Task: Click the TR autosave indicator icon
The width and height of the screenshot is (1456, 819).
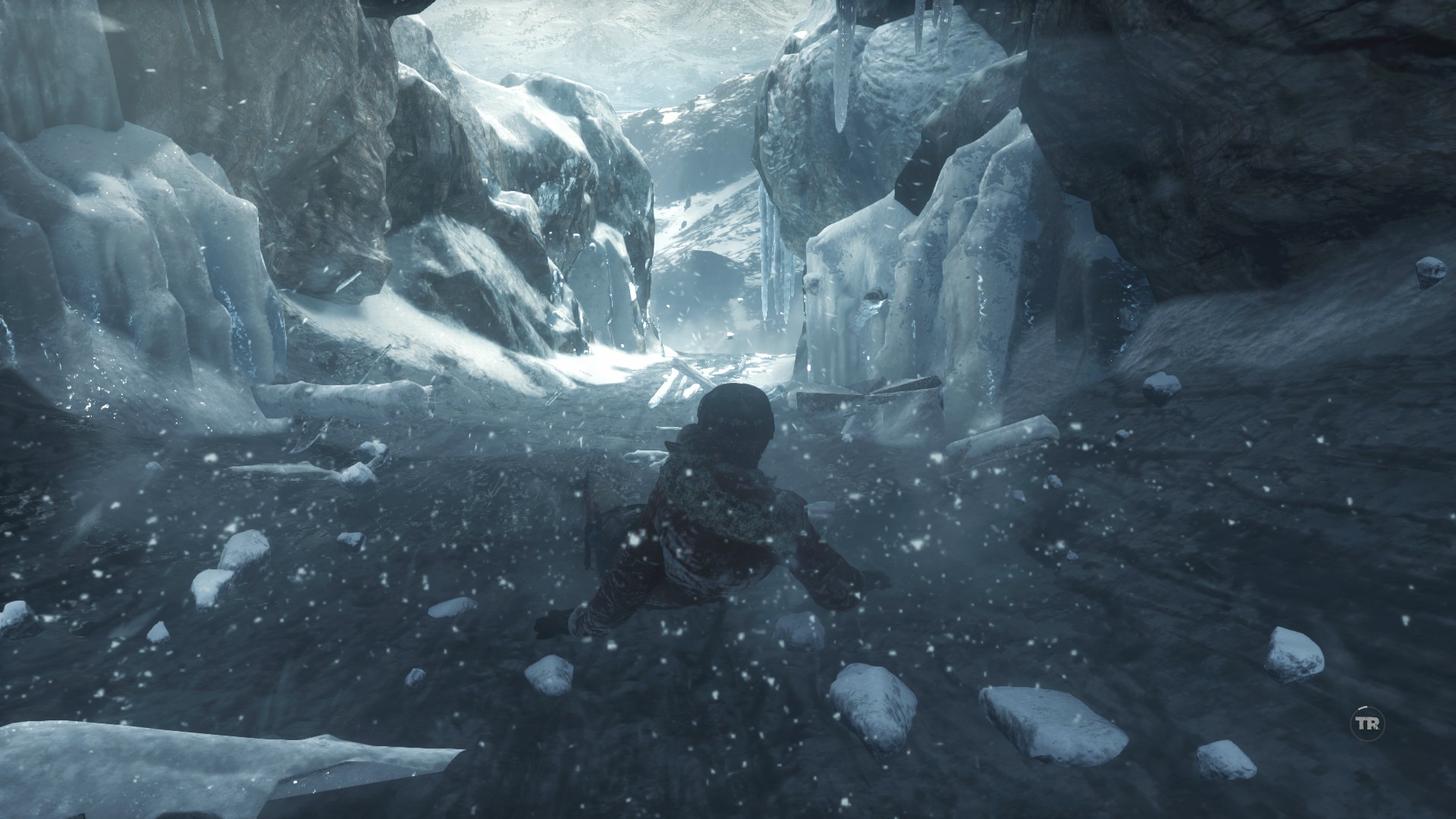Action: point(1367,724)
